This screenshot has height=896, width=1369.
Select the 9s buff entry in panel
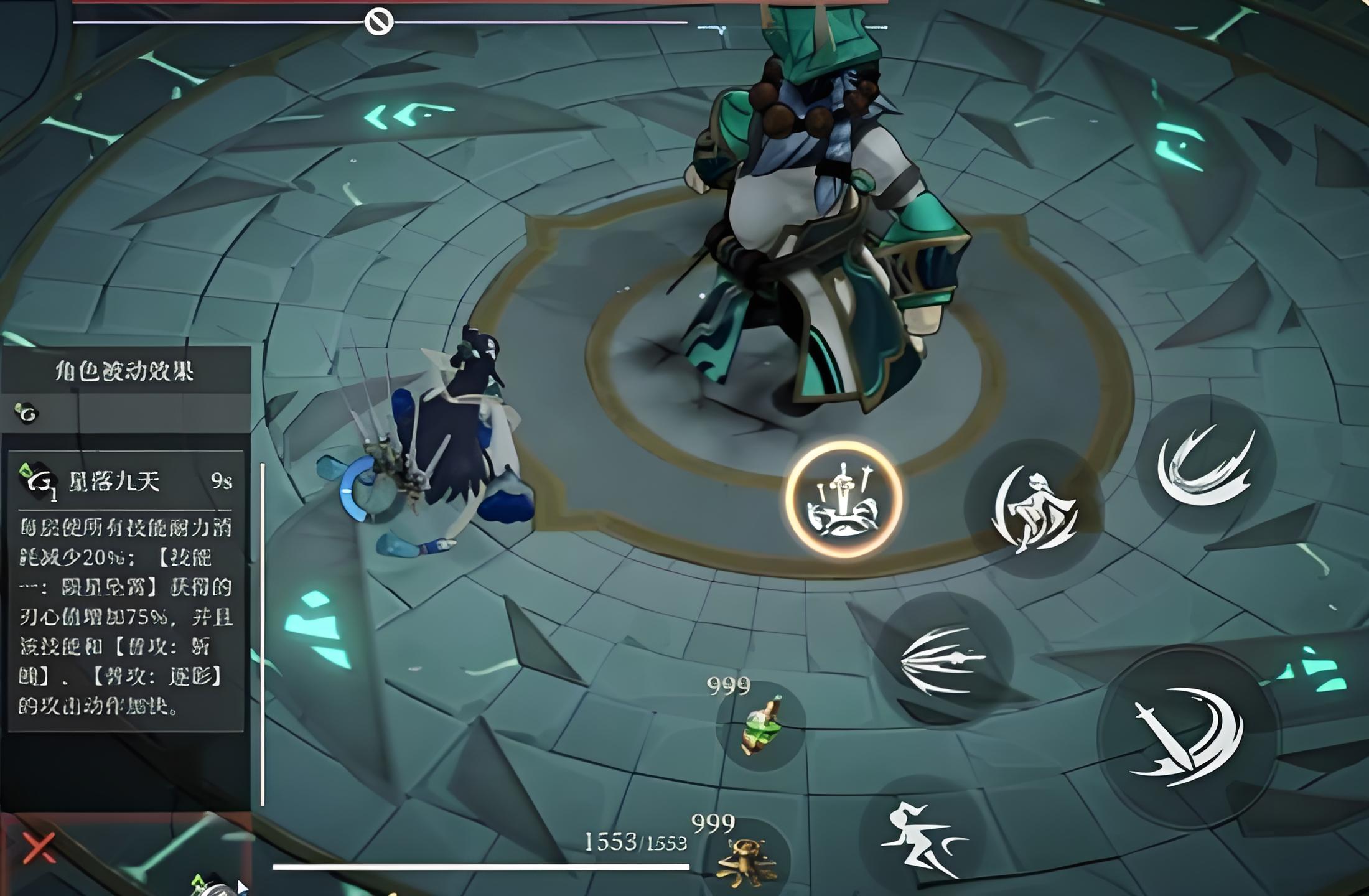pyautogui.click(x=126, y=481)
